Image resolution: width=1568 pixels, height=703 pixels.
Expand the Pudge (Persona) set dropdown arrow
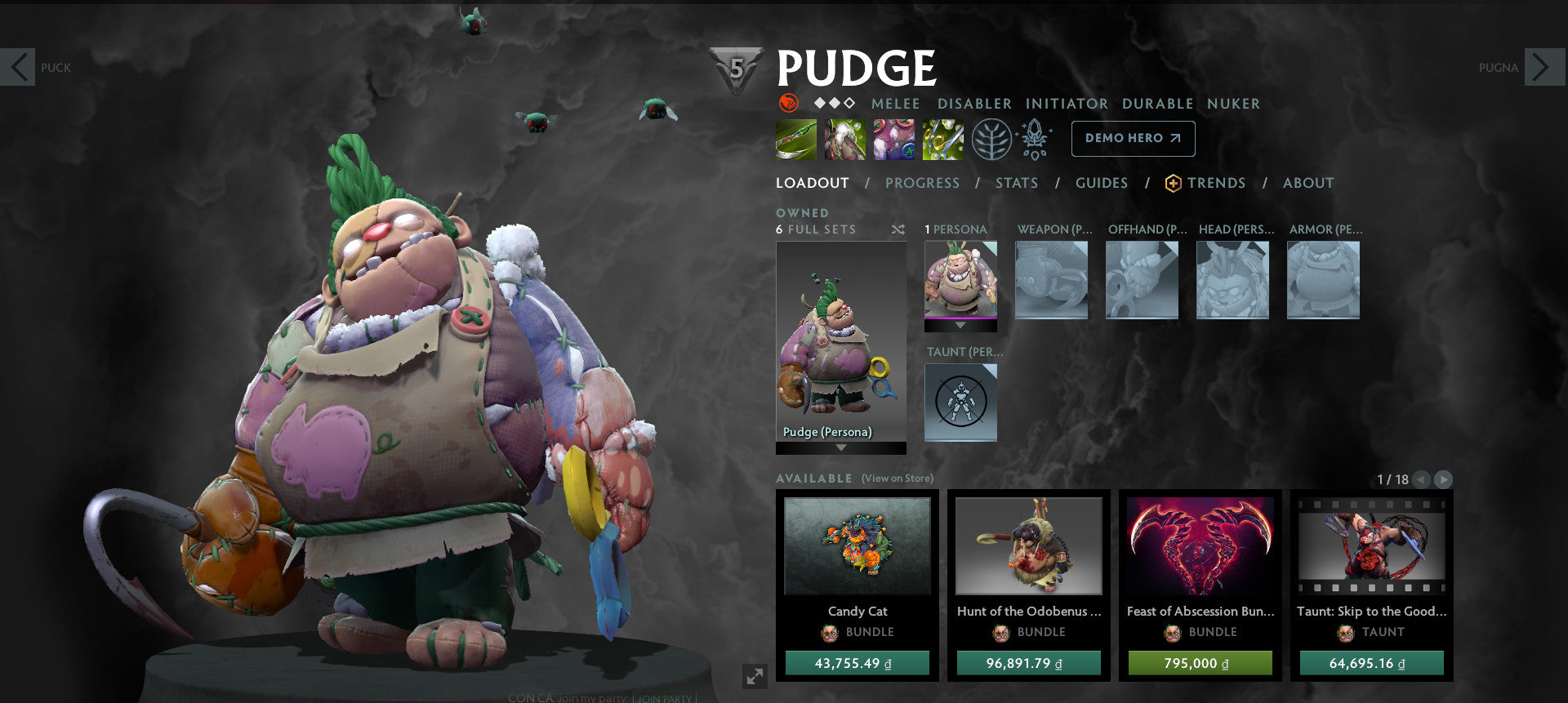tap(840, 448)
